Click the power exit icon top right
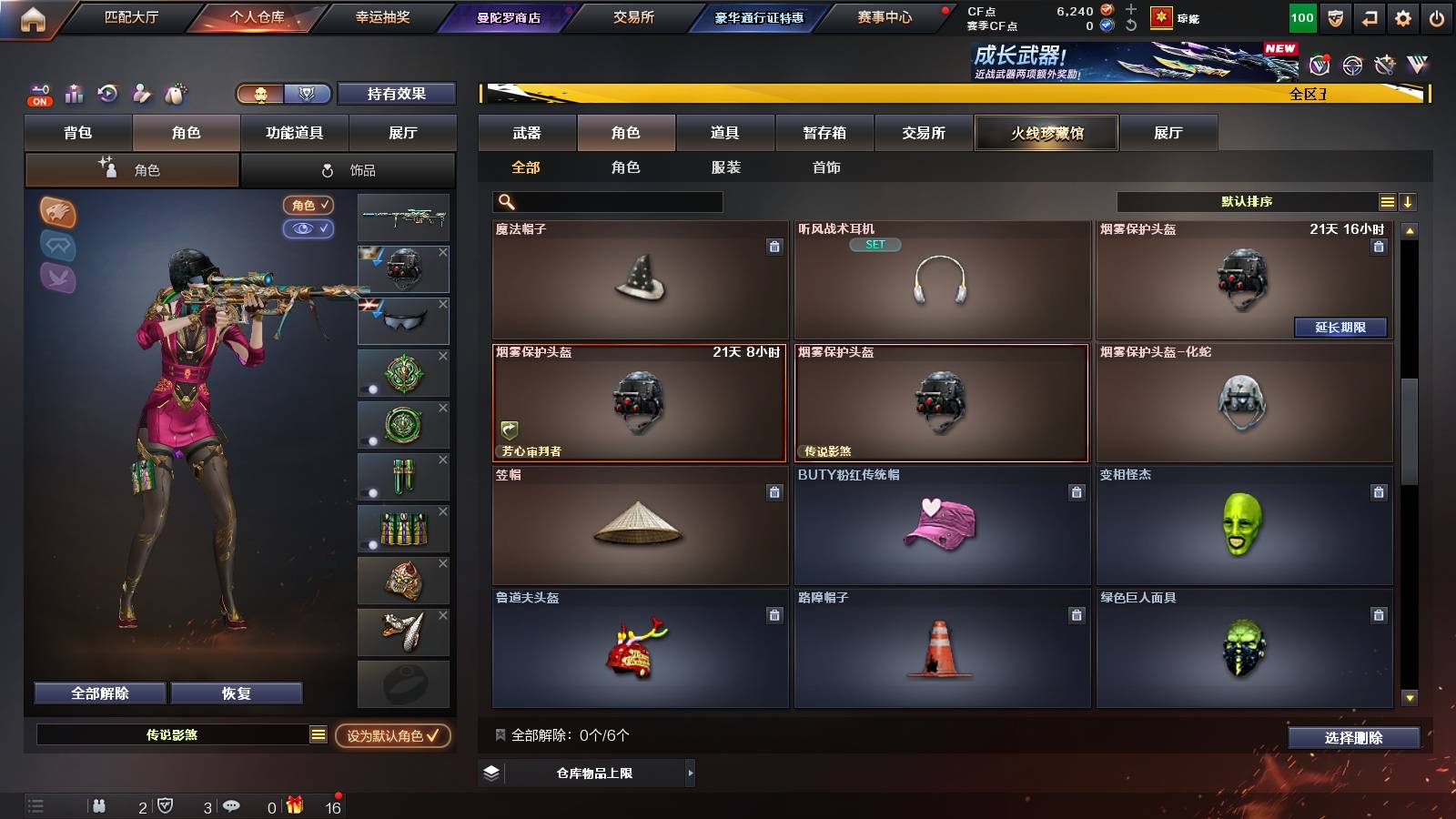Screen dimensions: 1456x819 pyautogui.click(x=1437, y=16)
